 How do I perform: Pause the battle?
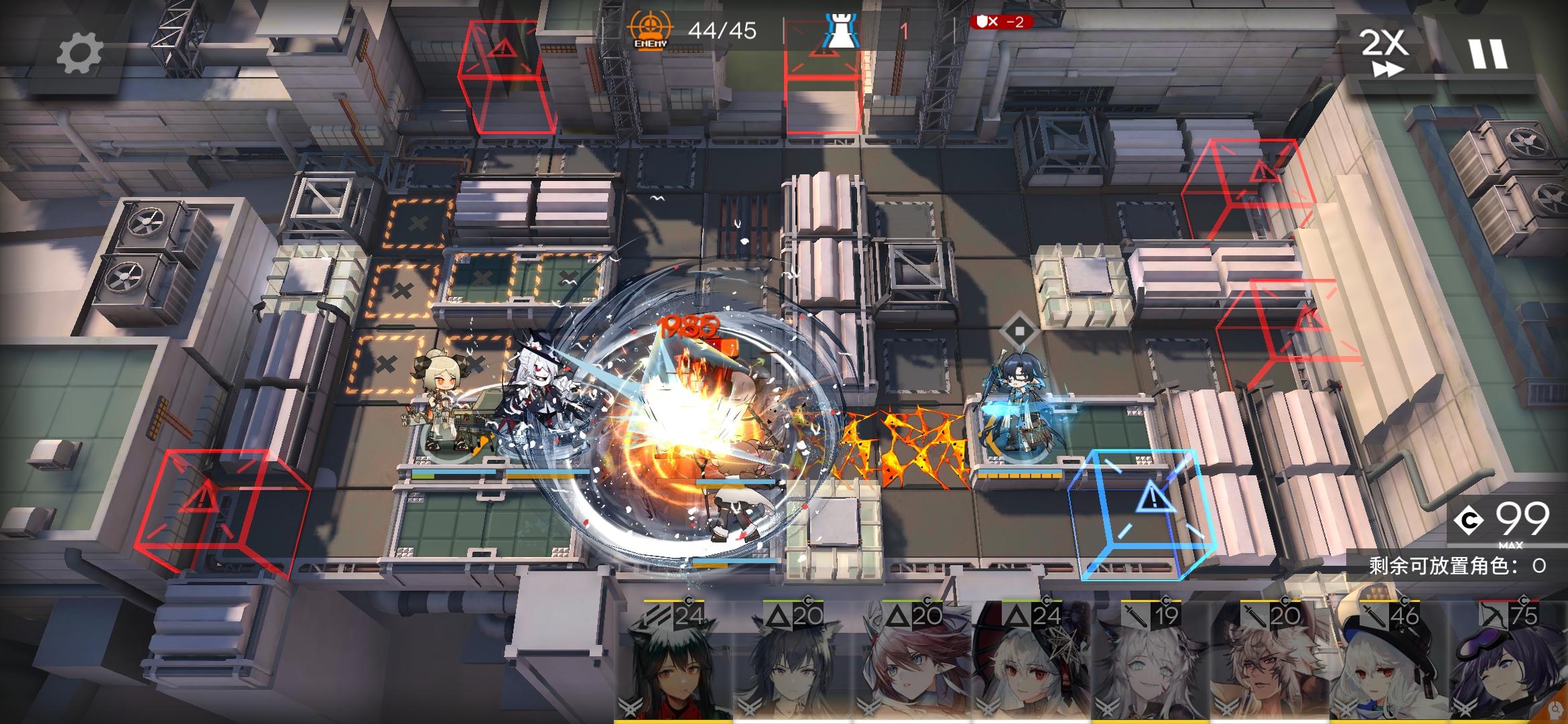[1488, 54]
